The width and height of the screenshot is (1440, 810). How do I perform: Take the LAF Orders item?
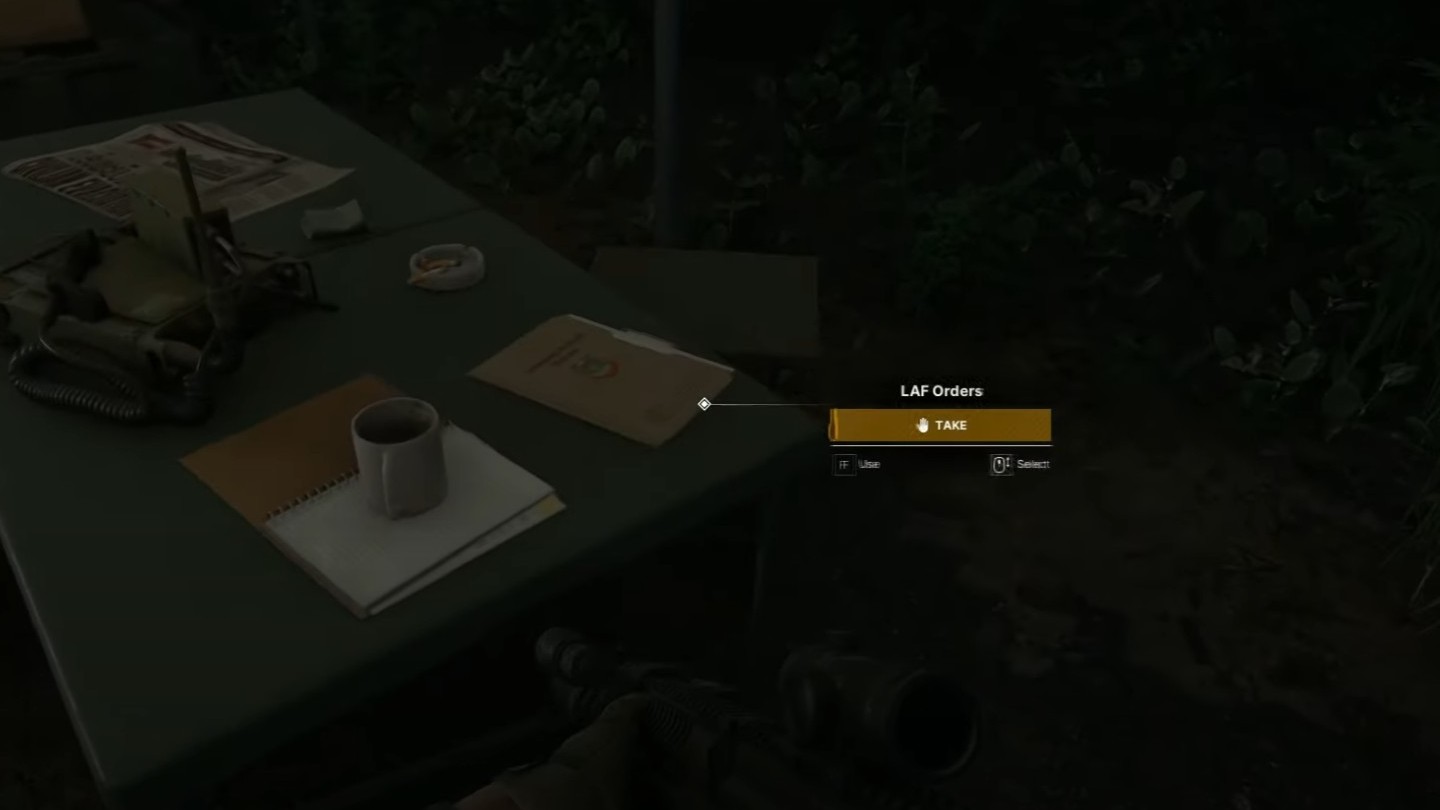click(940, 425)
